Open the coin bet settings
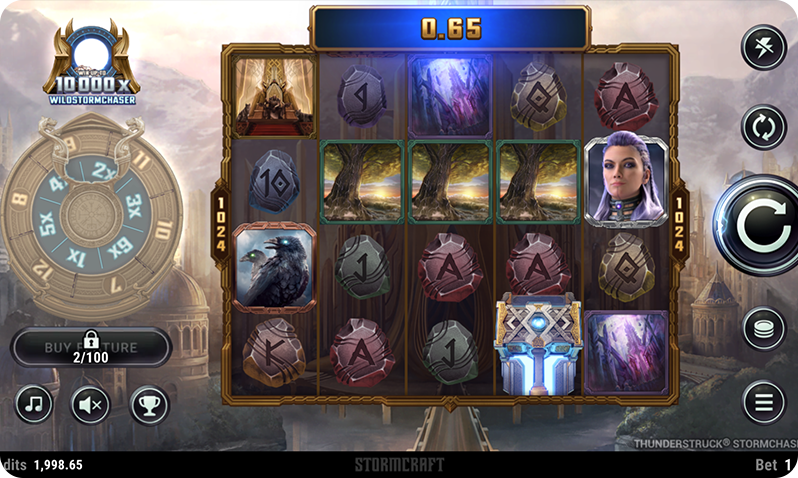 (765, 329)
